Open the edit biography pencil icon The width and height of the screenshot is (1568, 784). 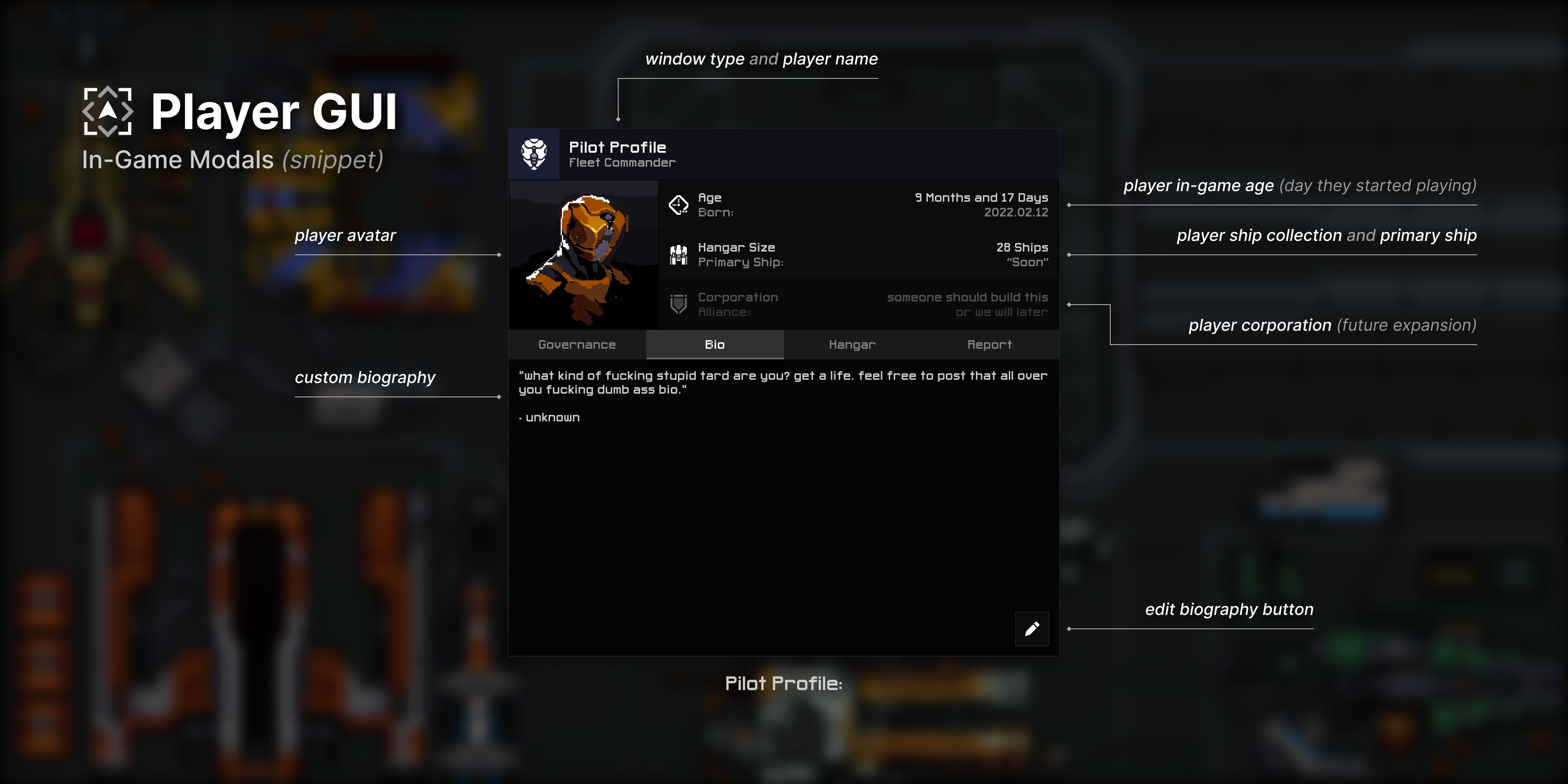pos(1032,629)
